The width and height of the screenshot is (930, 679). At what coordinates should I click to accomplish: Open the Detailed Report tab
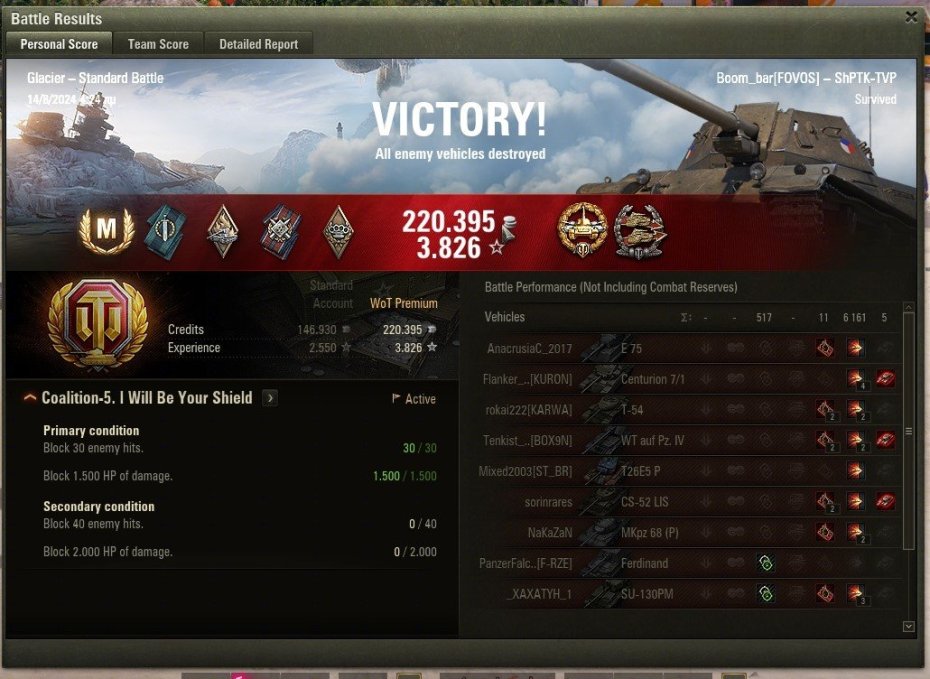258,44
